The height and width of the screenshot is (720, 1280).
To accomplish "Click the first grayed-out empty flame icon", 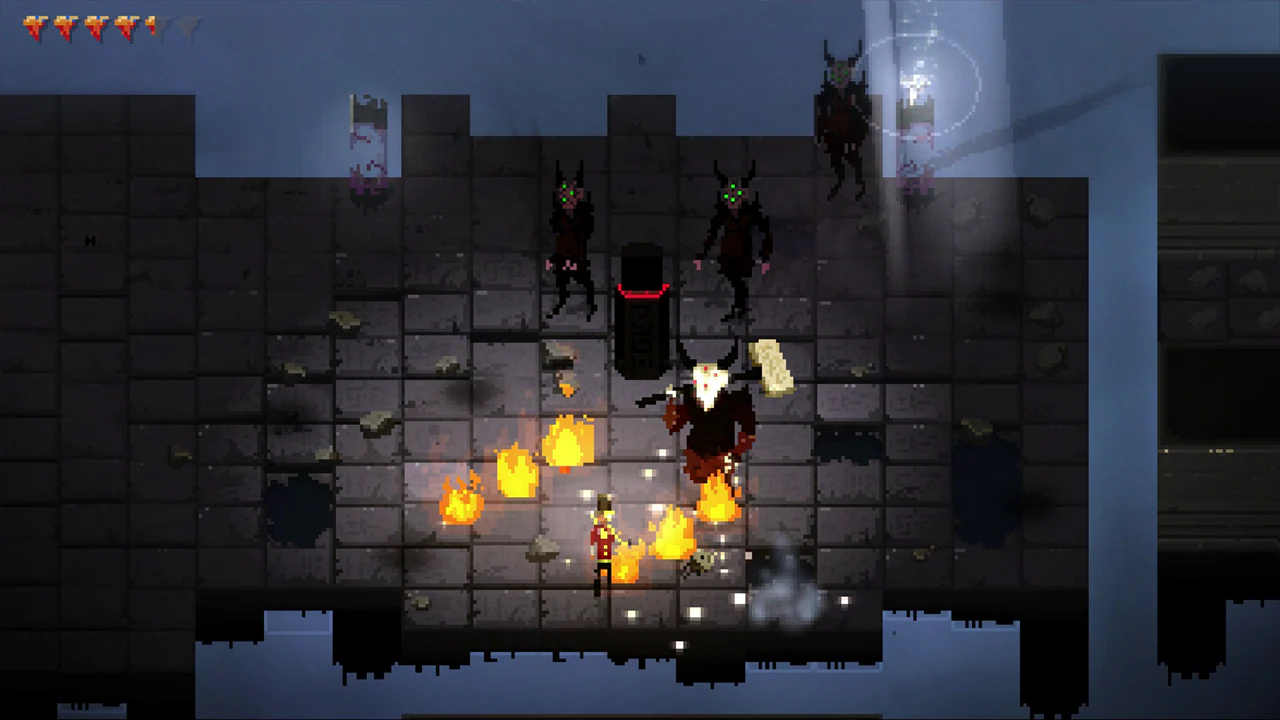I will pos(166,27).
